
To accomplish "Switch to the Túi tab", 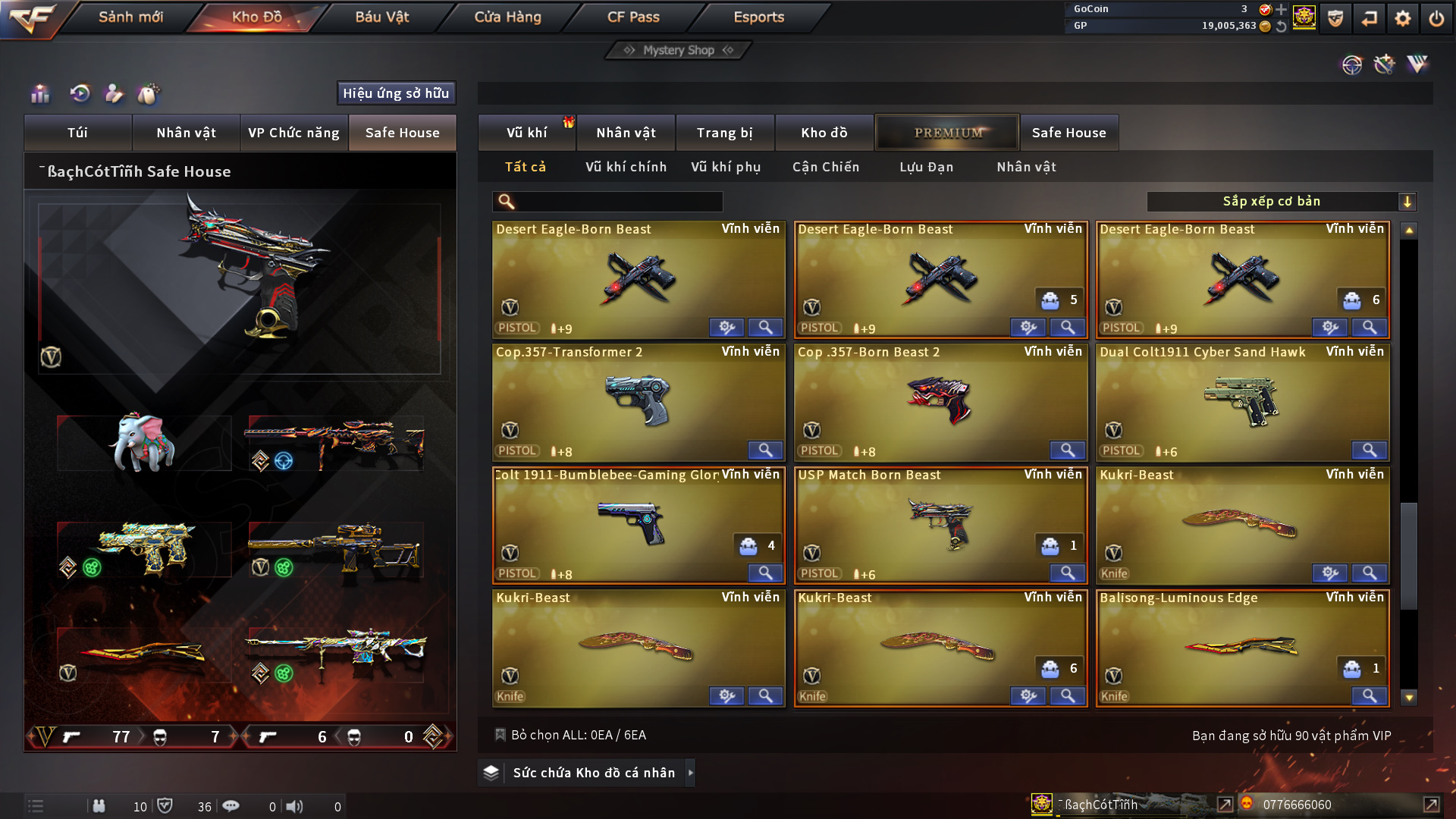I will pos(77,133).
